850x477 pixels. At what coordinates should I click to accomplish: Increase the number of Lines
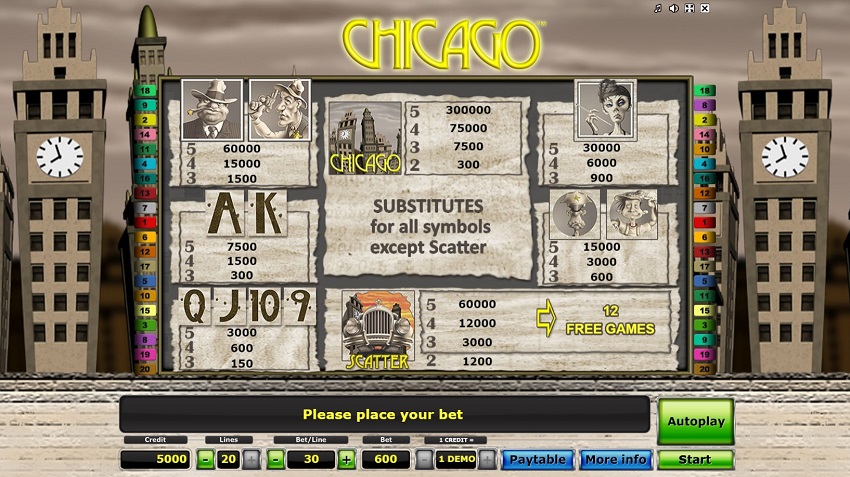pyautogui.click(x=250, y=460)
